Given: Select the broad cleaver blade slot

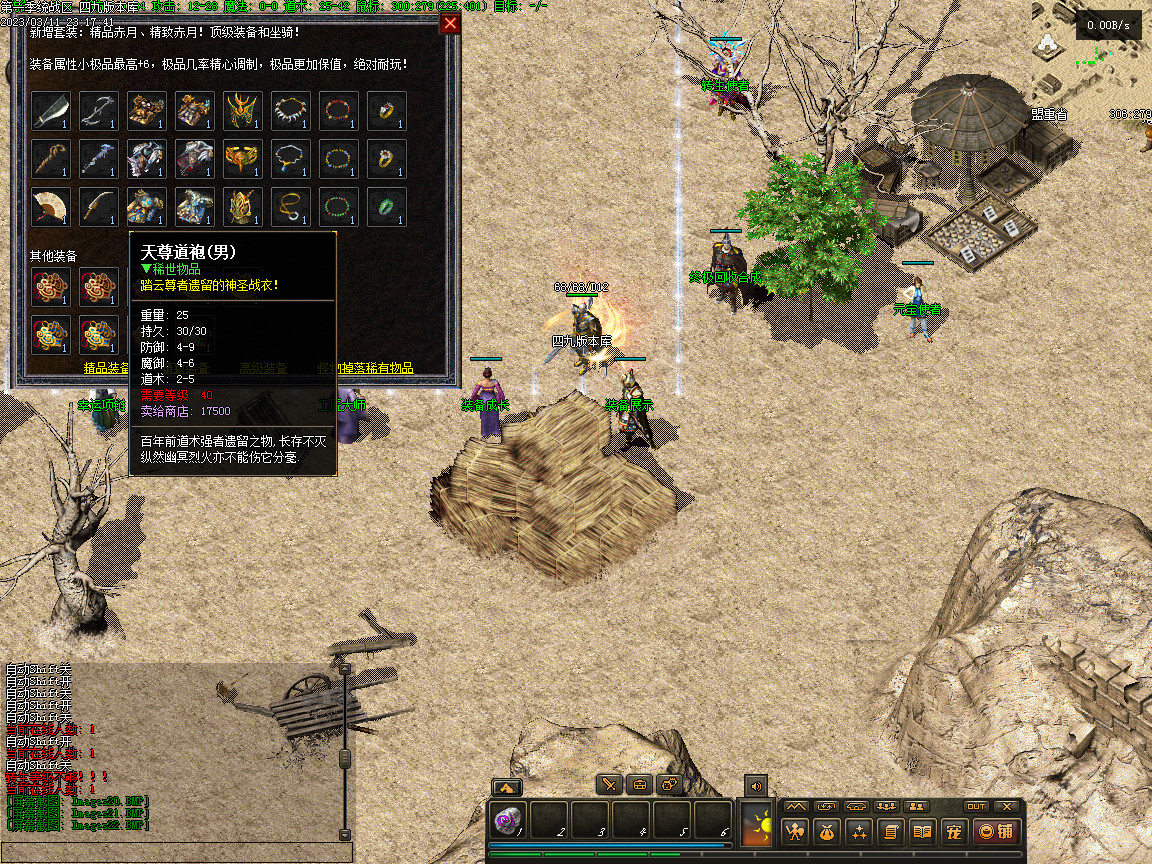Looking at the screenshot, I should [51, 111].
